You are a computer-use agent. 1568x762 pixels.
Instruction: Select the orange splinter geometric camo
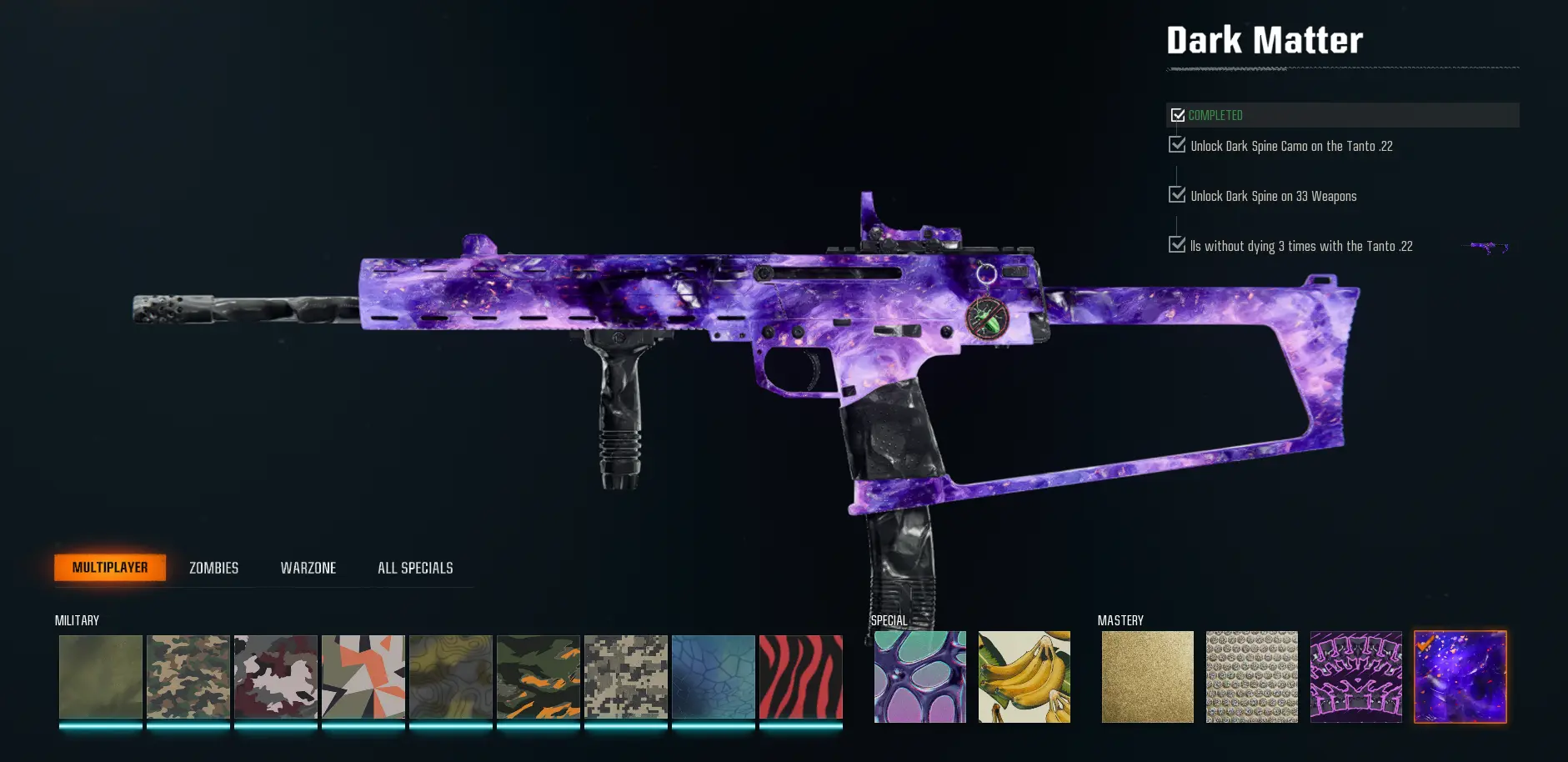(363, 677)
